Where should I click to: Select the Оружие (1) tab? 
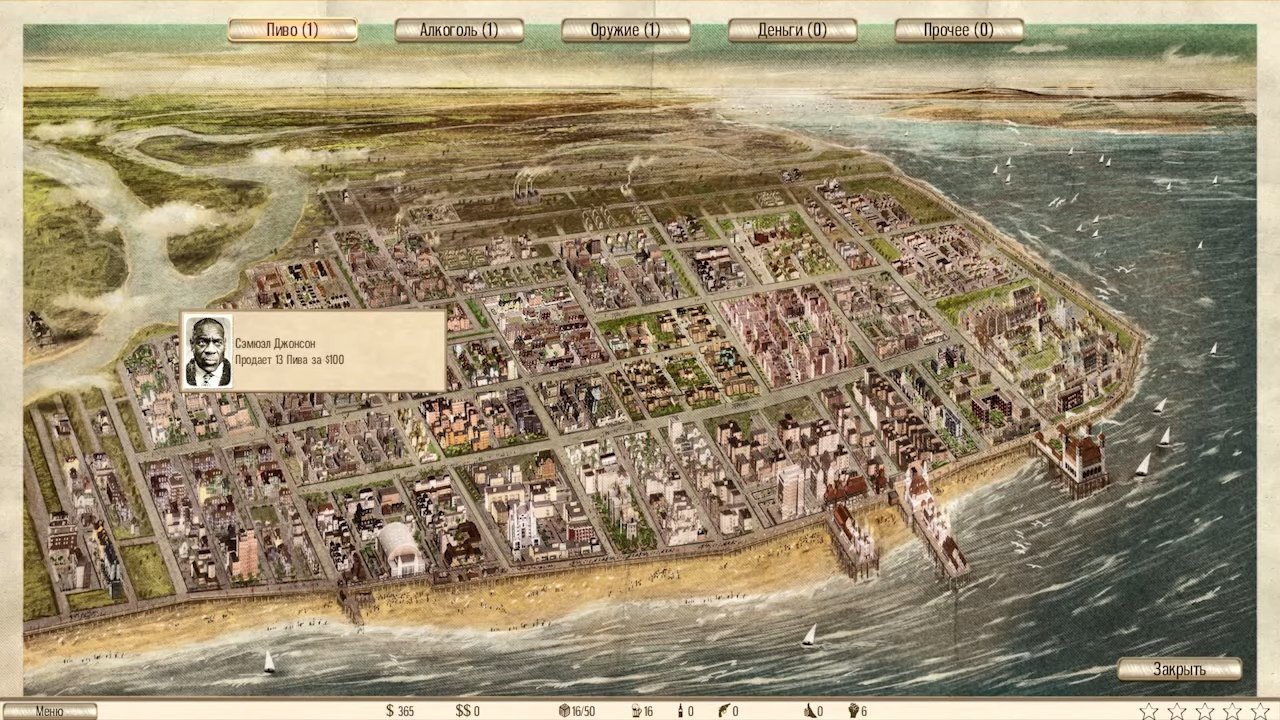click(x=625, y=30)
